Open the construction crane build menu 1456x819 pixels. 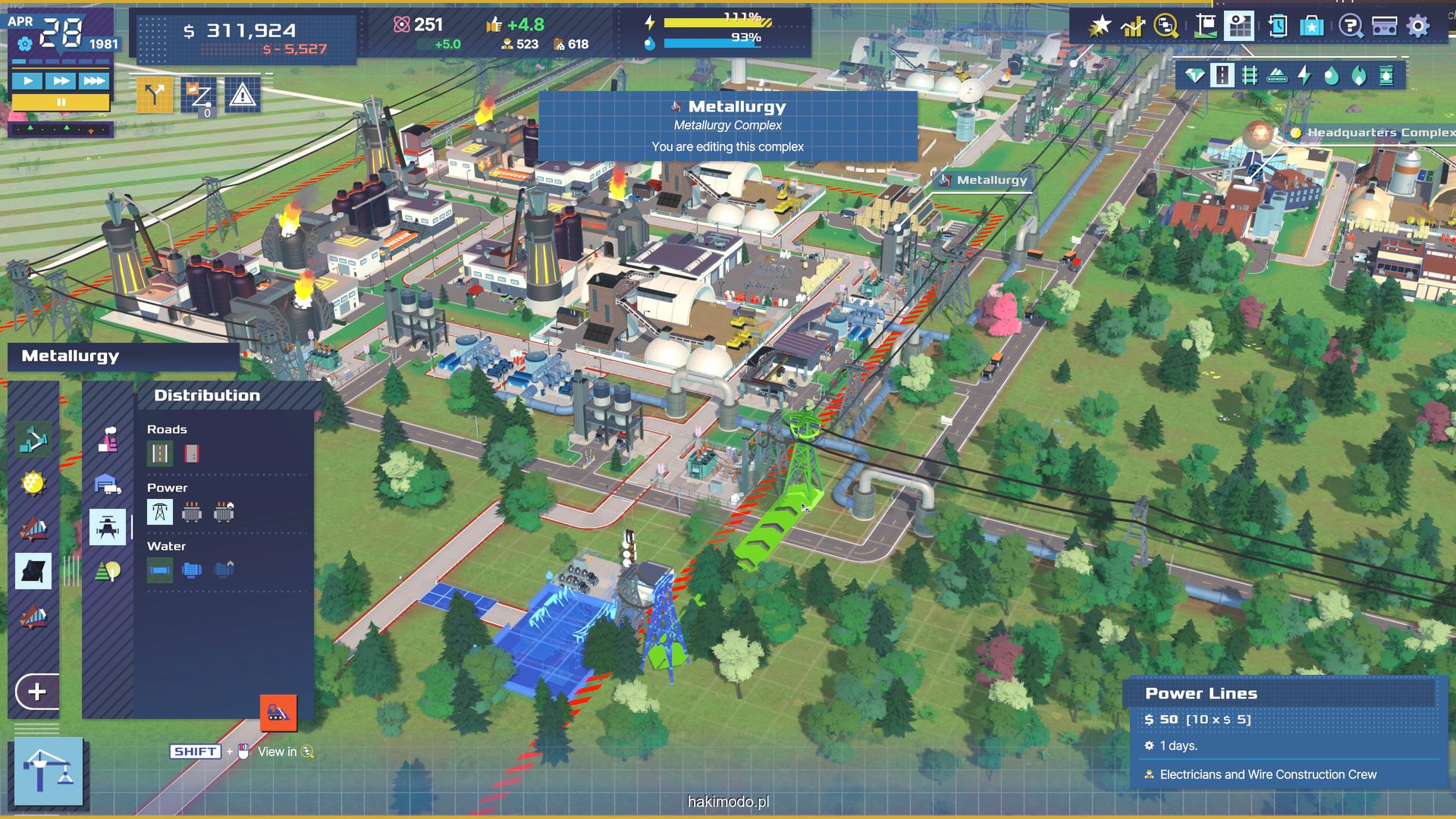[x=49, y=771]
